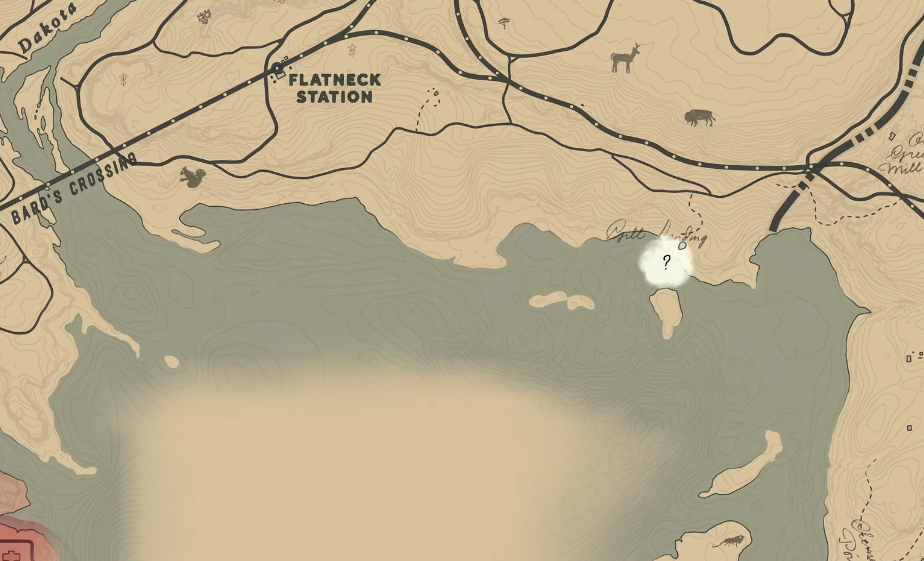Image resolution: width=924 pixels, height=561 pixels.
Task: Click the Flatneck Station map label
Action: tap(335, 88)
